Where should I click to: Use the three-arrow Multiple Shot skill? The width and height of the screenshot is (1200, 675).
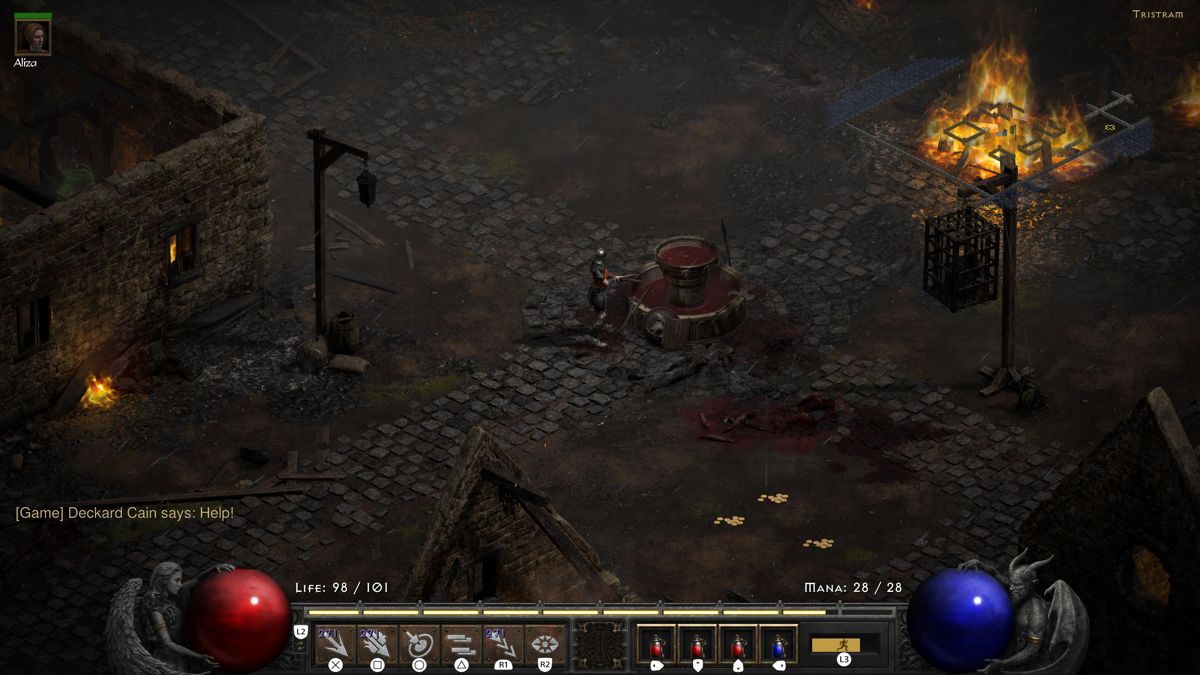pos(377,643)
